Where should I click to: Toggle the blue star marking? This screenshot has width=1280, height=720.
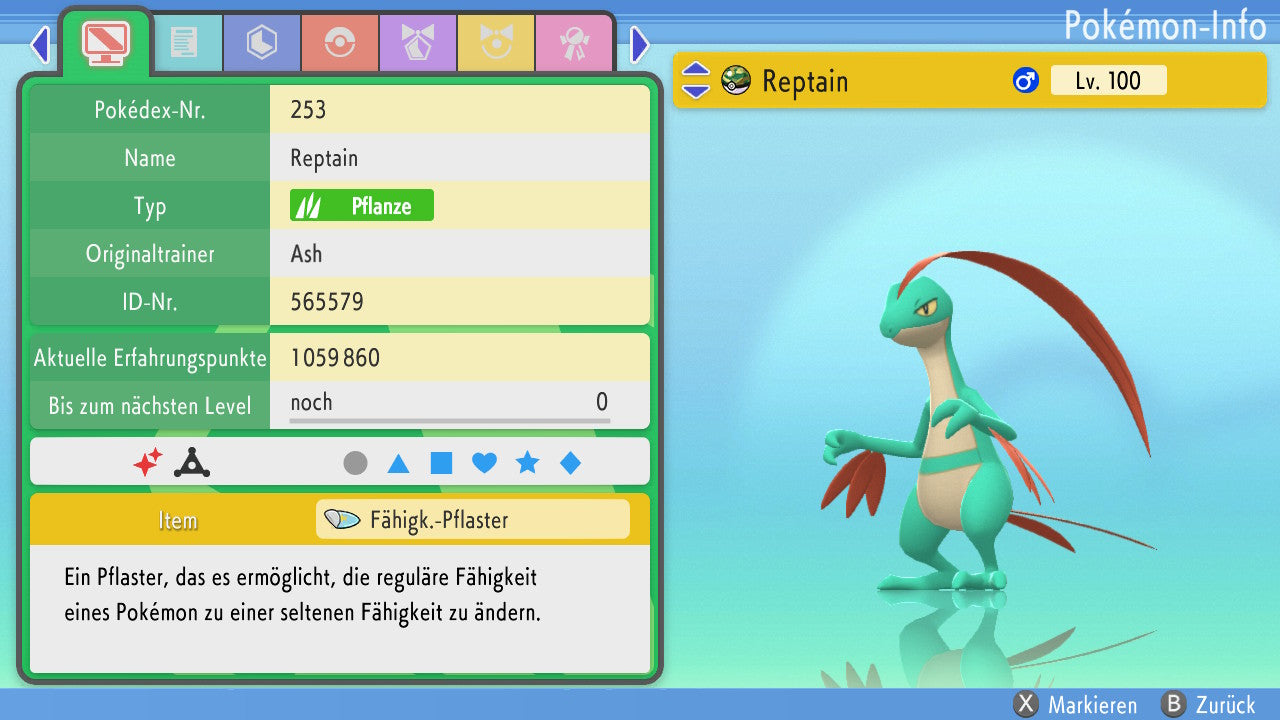(x=527, y=463)
